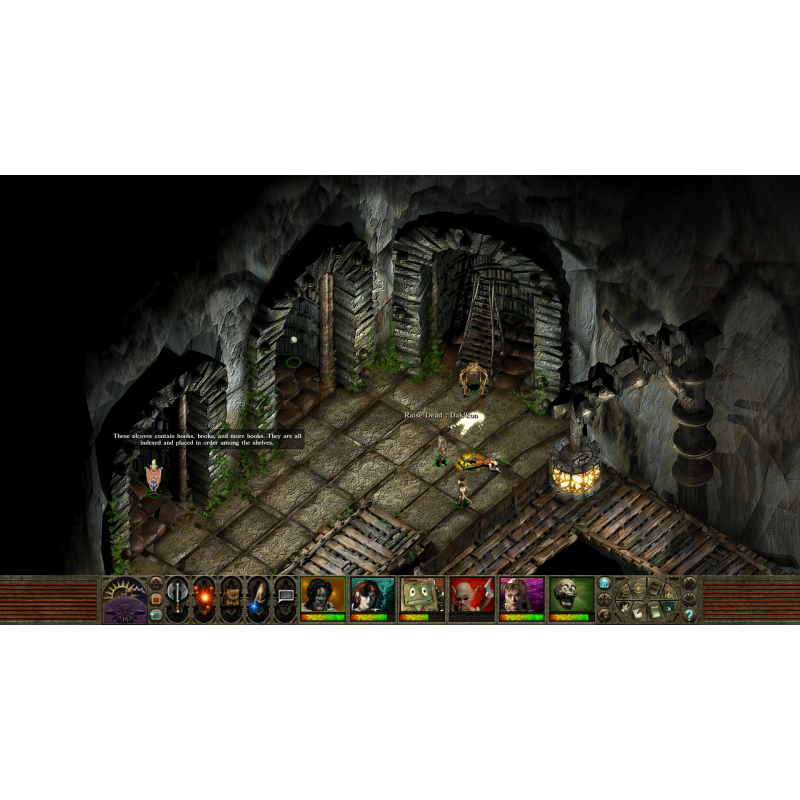Click the small cyan arrow toggle button
Screen dimensions: 800x800
[x=155, y=616]
